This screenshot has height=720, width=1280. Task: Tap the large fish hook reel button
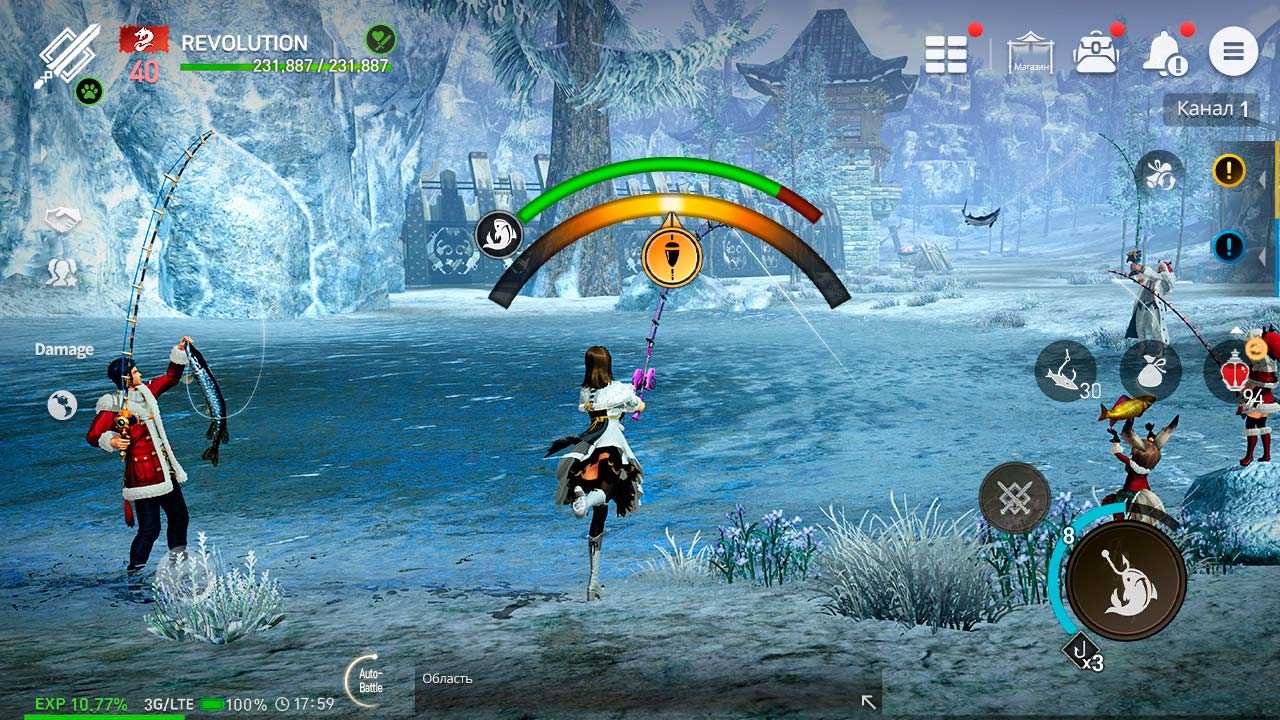[x=1125, y=580]
